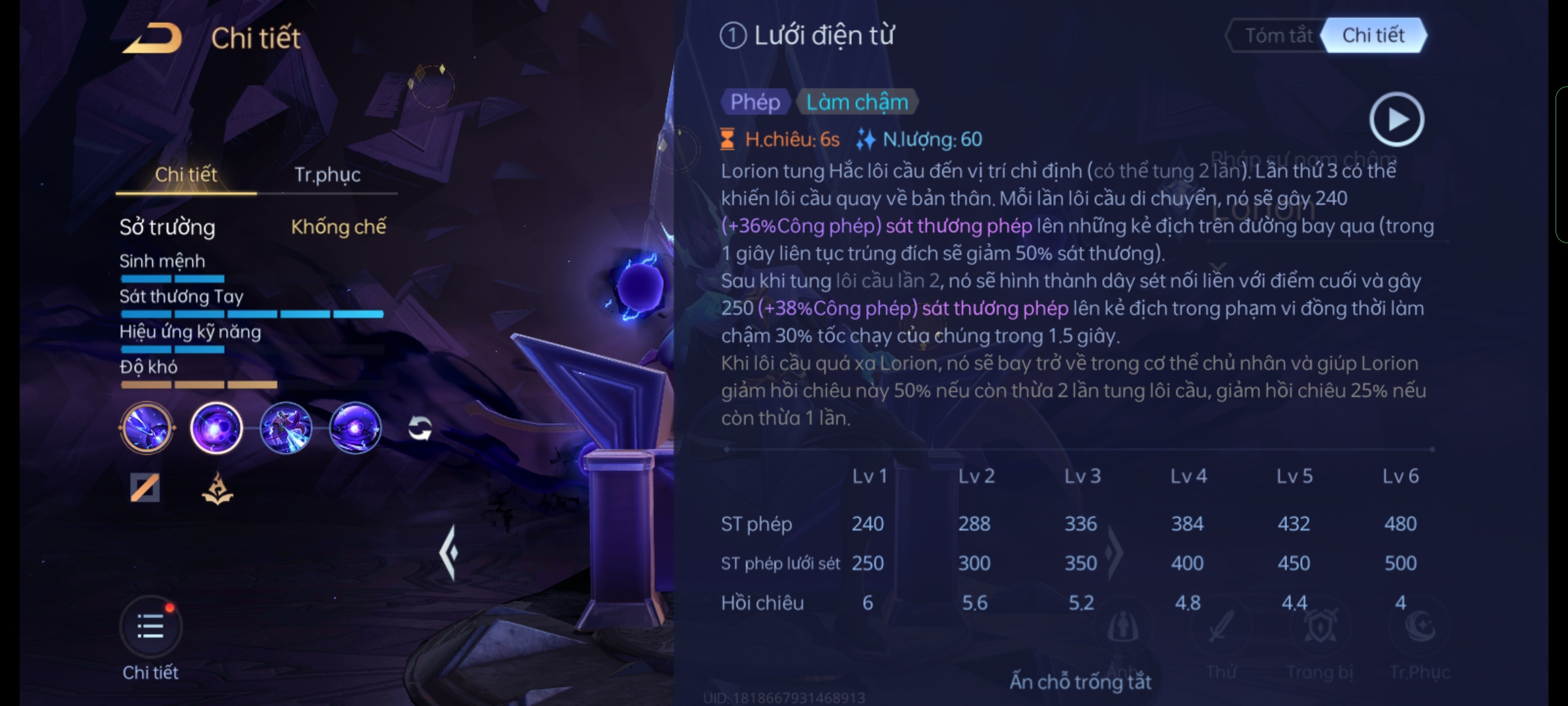Viewport: 1568px width, 706px height.
Task: Click the golden flame emblem icon
Action: (x=218, y=489)
